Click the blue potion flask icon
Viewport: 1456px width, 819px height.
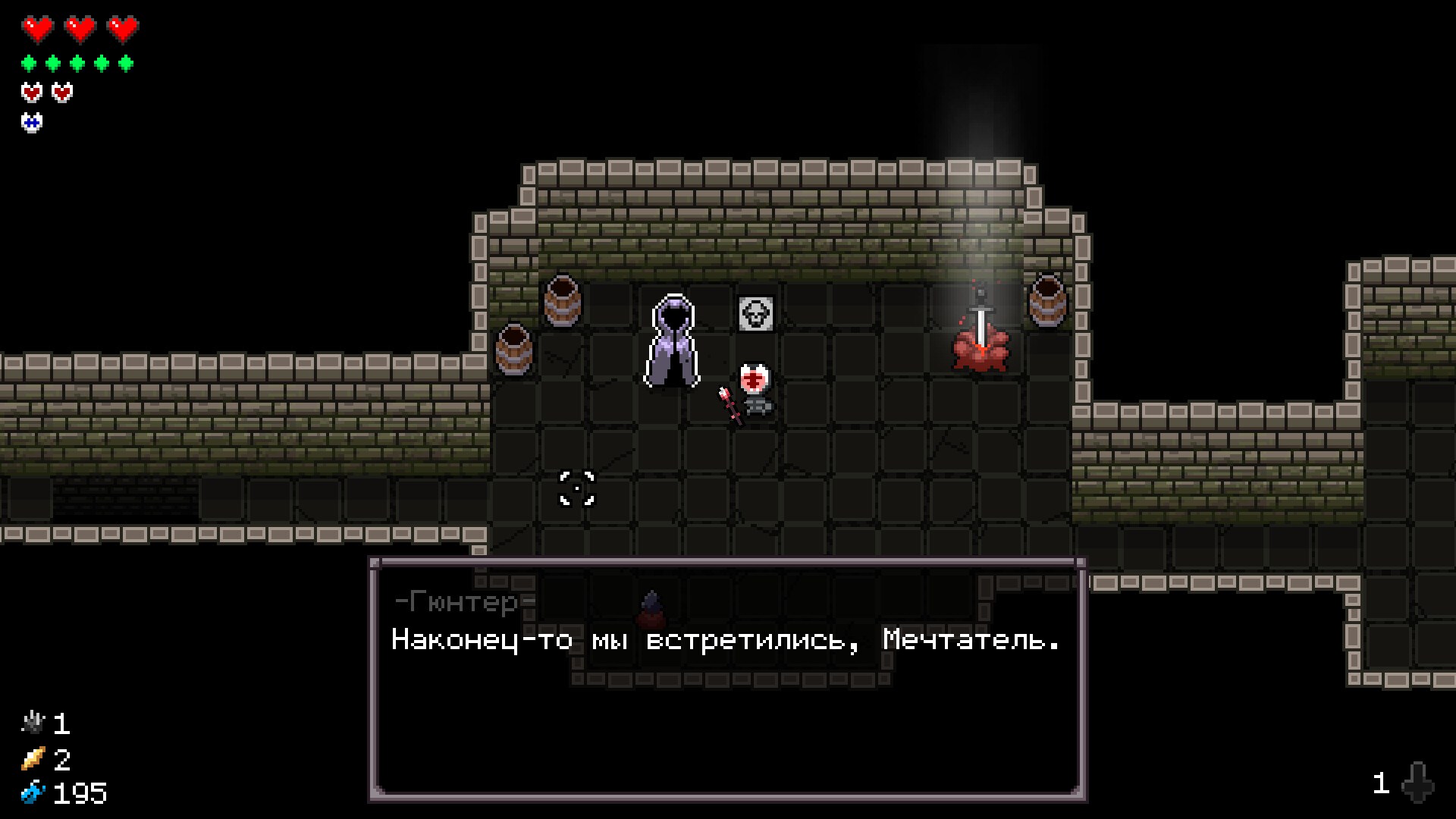point(34,793)
